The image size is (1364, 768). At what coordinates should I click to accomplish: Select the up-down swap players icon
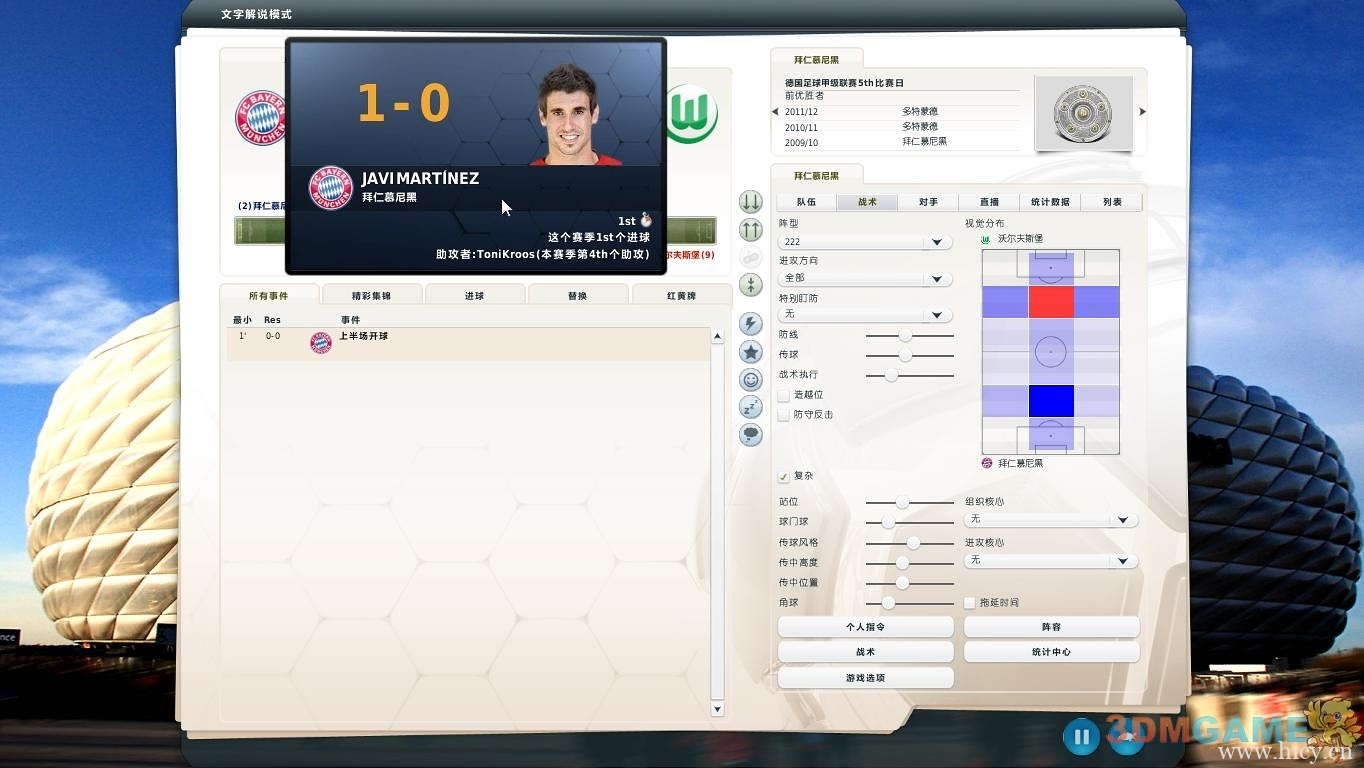click(x=750, y=285)
